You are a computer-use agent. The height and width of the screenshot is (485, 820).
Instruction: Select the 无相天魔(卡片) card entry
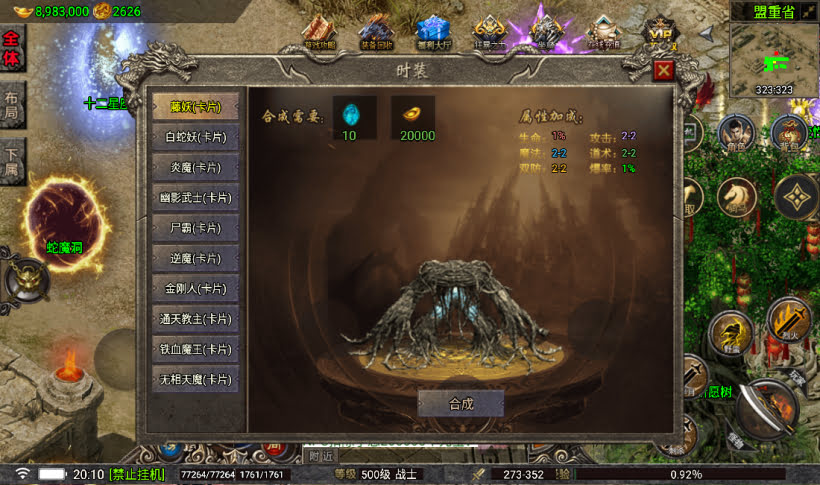point(195,379)
